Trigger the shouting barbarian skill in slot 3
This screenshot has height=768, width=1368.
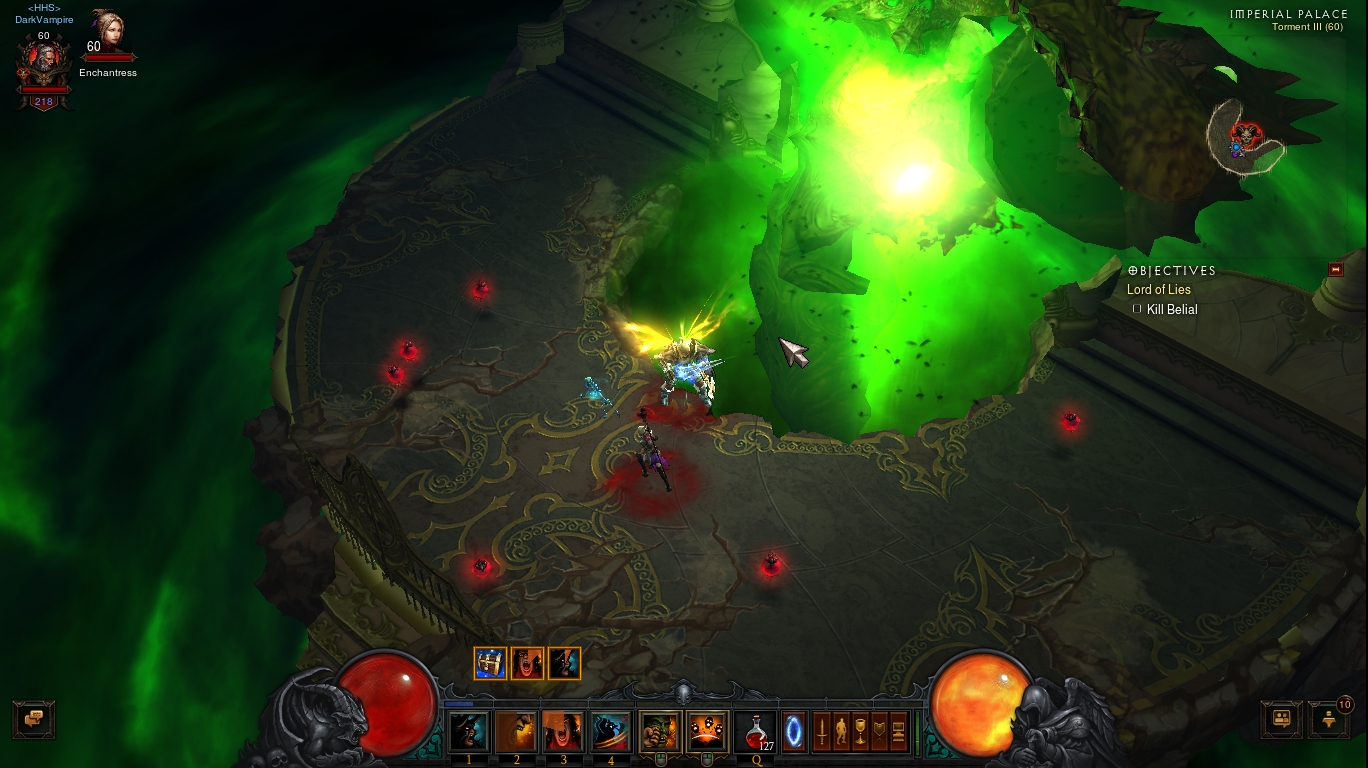click(x=563, y=731)
